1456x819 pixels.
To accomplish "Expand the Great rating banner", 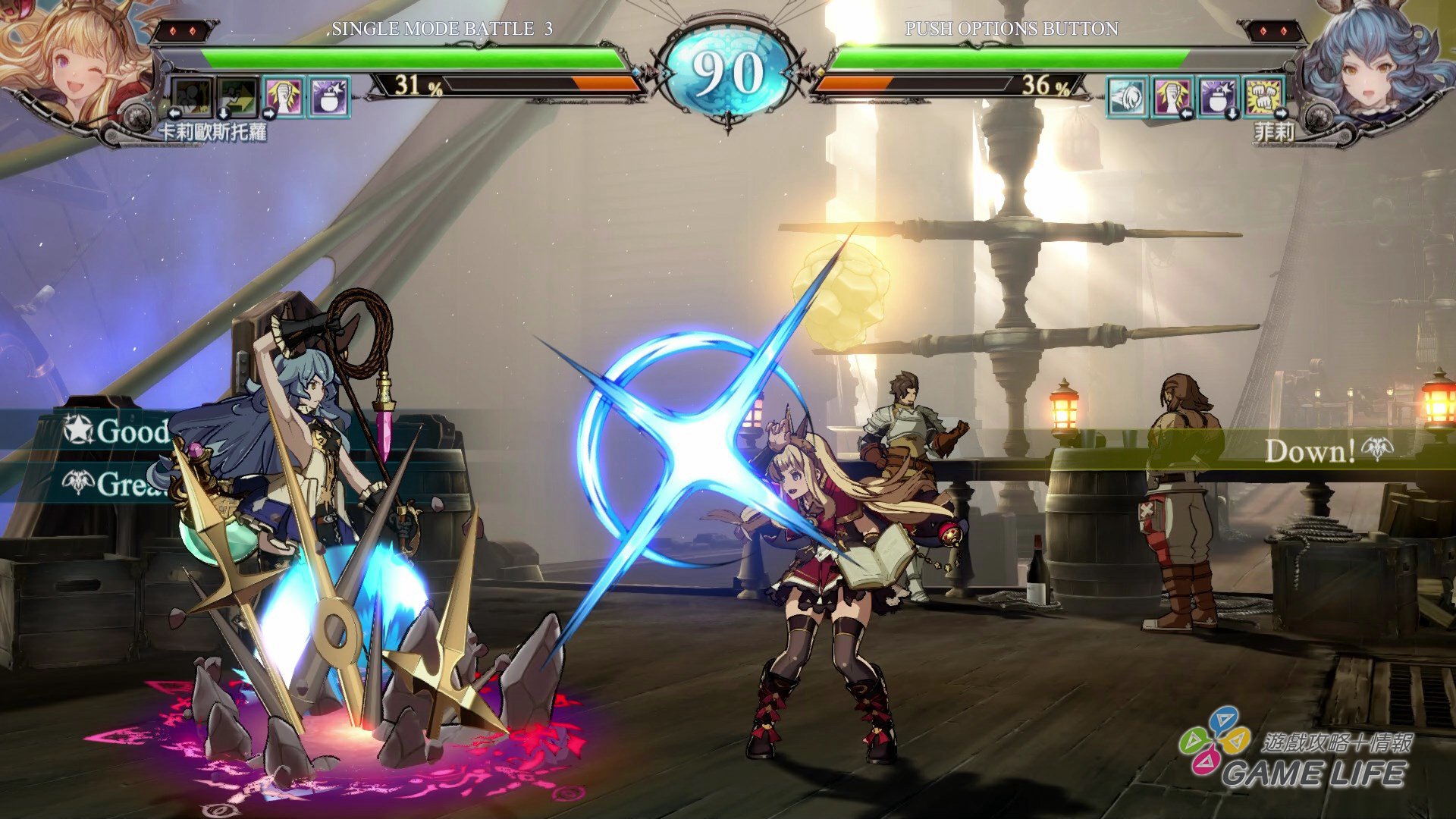I will coord(114,482).
